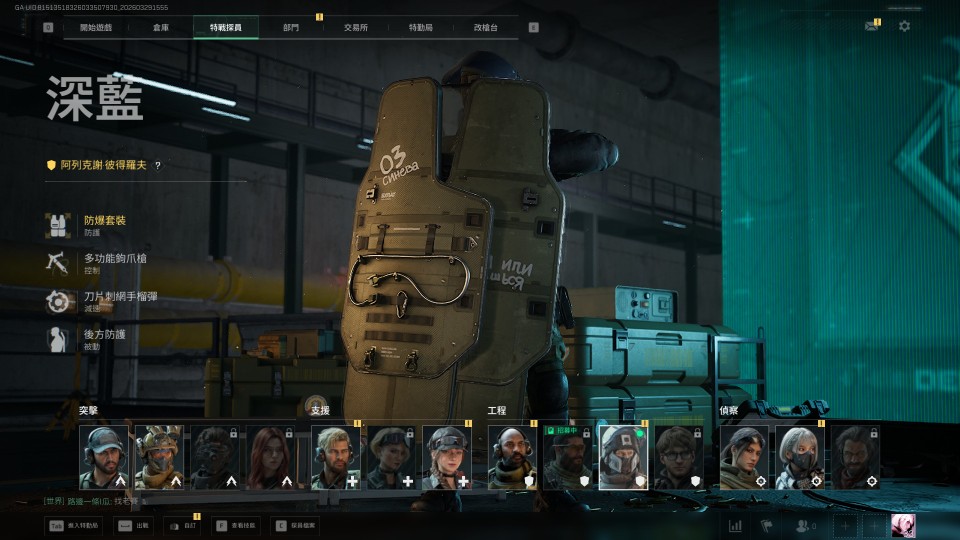The image size is (960, 540).
Task: Pick the blonde support operator with goggles
Action: click(446, 457)
